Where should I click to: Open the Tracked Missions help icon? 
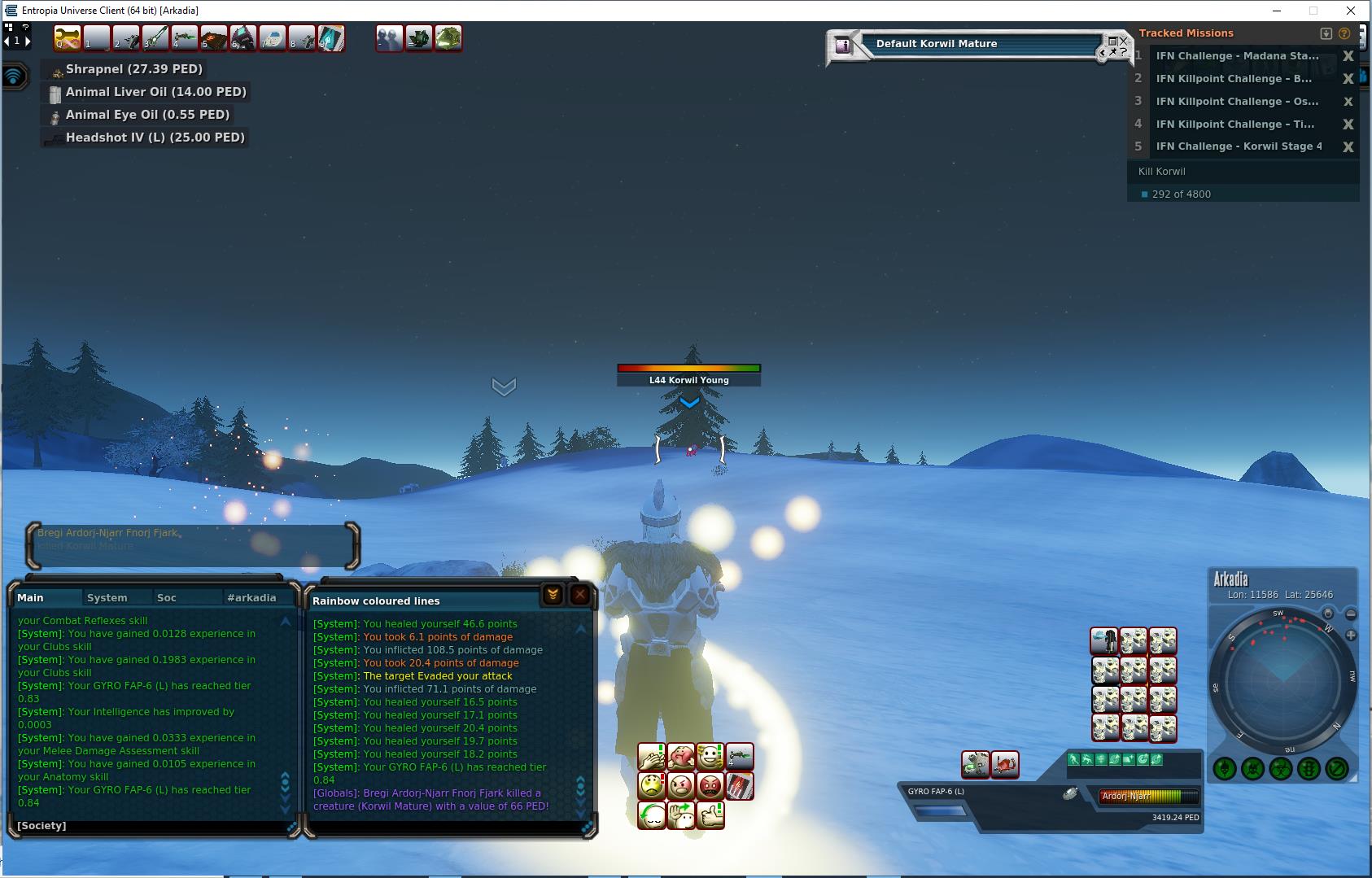coord(1344,33)
